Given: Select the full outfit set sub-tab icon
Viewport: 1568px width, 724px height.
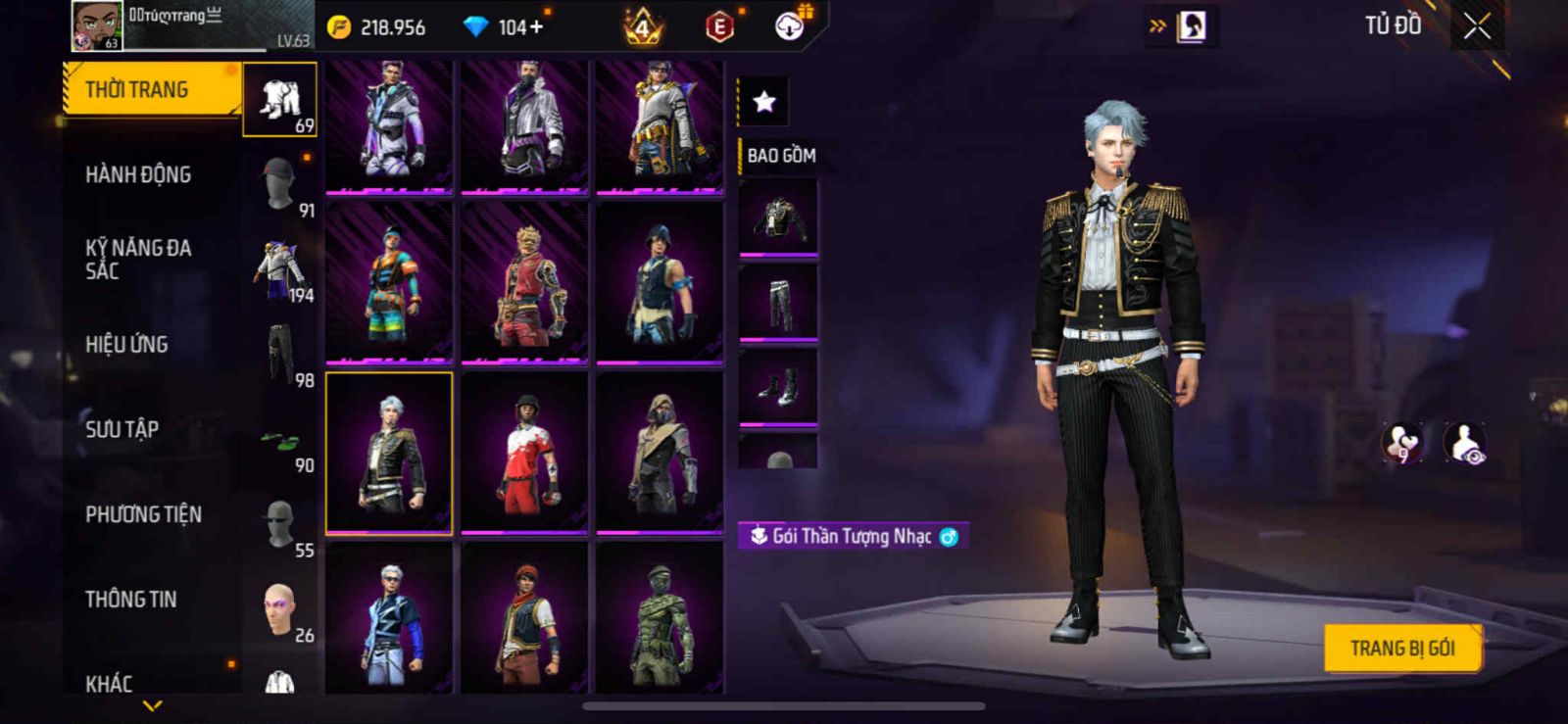Looking at the screenshot, I should [280, 100].
